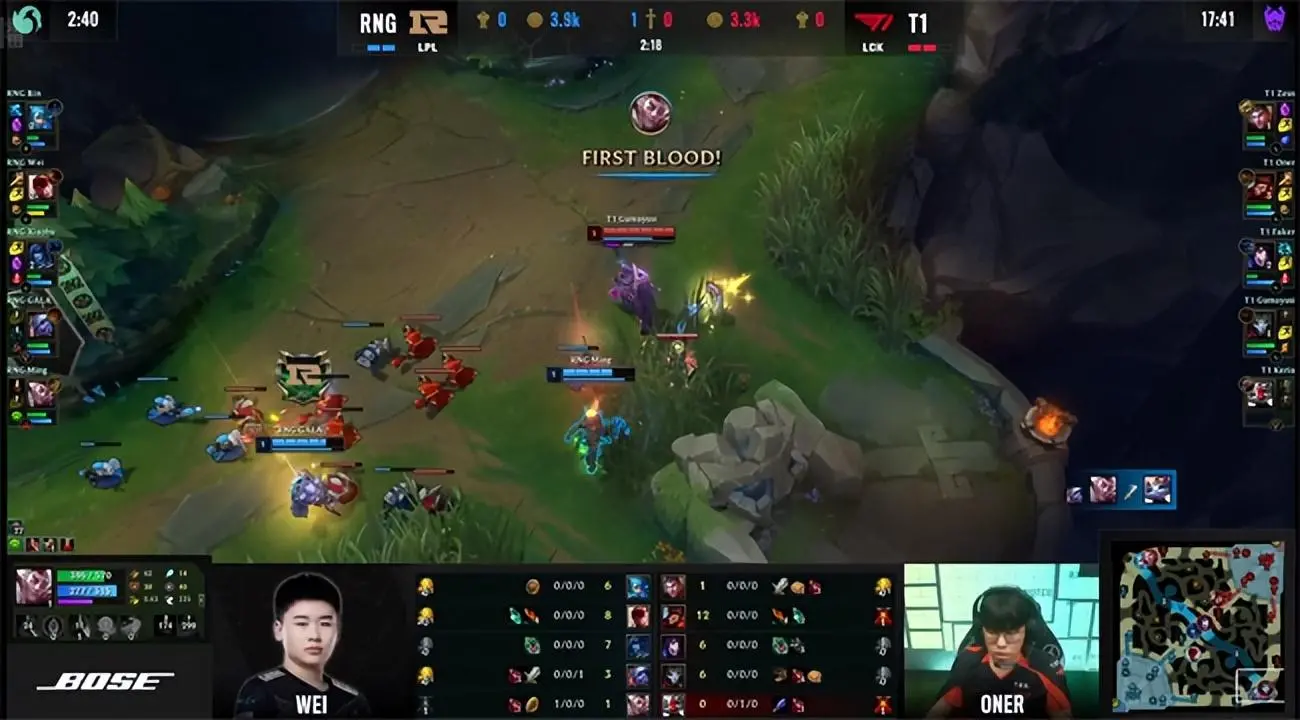
Task: Select the RNG team logo in the scoreboard
Action: pyautogui.click(x=428, y=23)
